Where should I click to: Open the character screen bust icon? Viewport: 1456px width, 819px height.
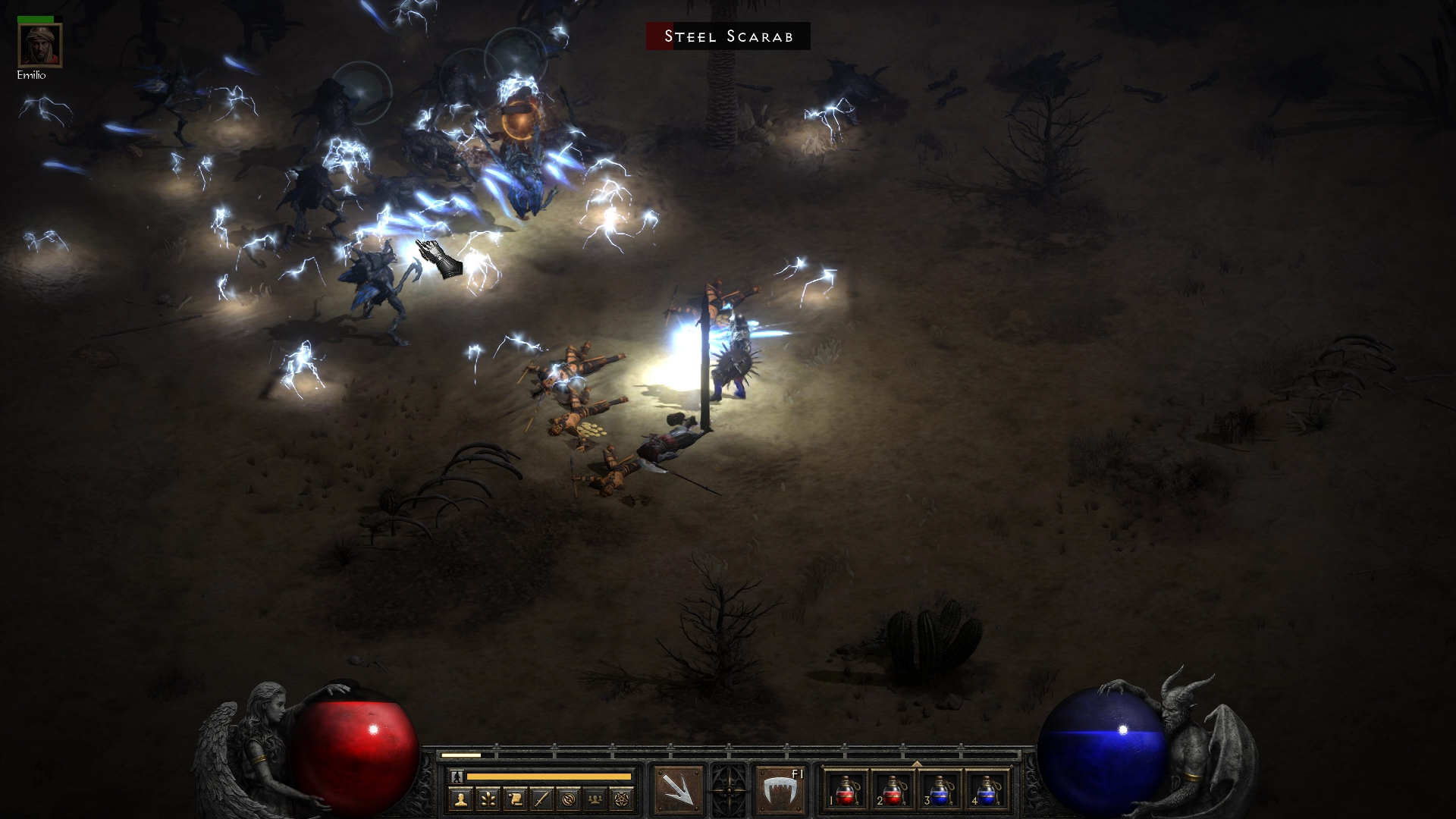[x=460, y=799]
